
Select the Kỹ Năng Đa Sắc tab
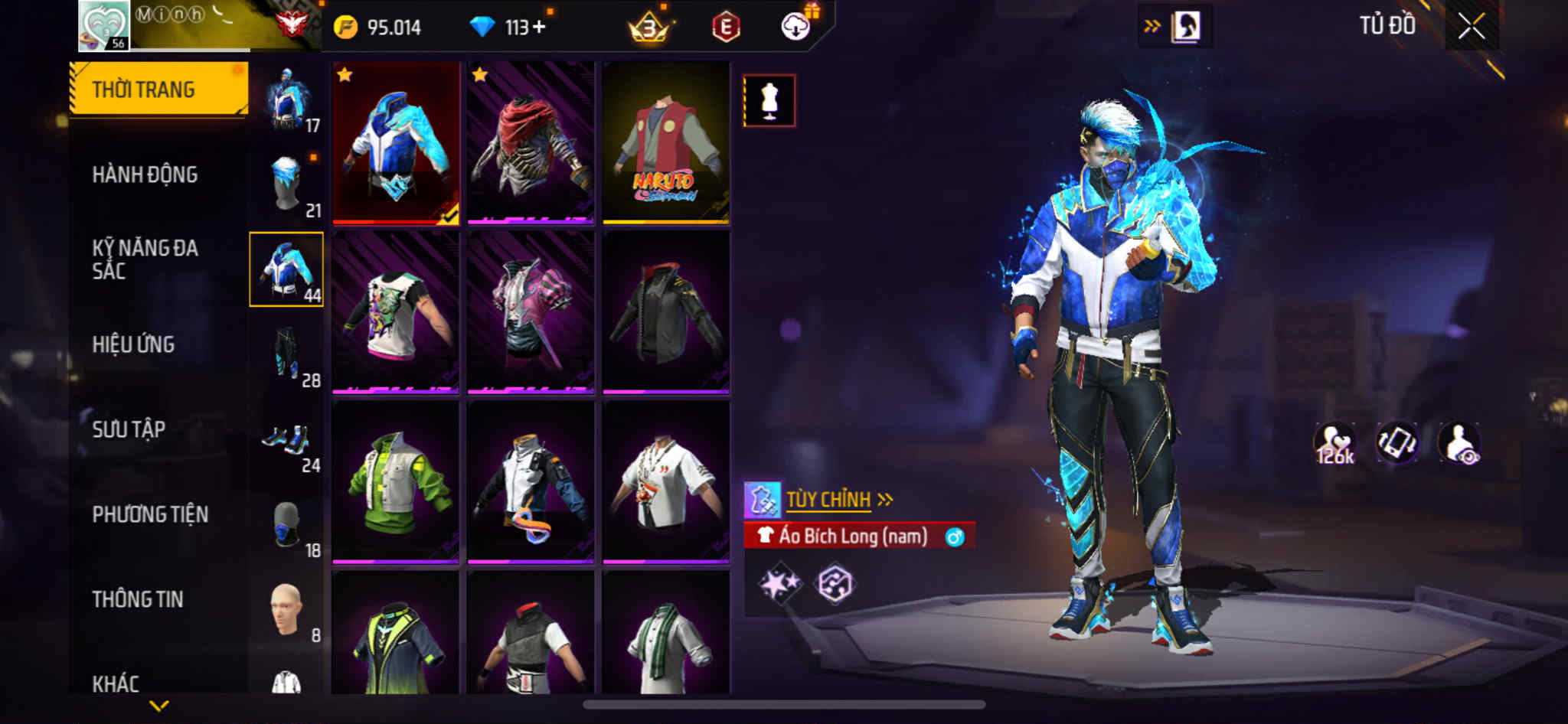tap(145, 259)
